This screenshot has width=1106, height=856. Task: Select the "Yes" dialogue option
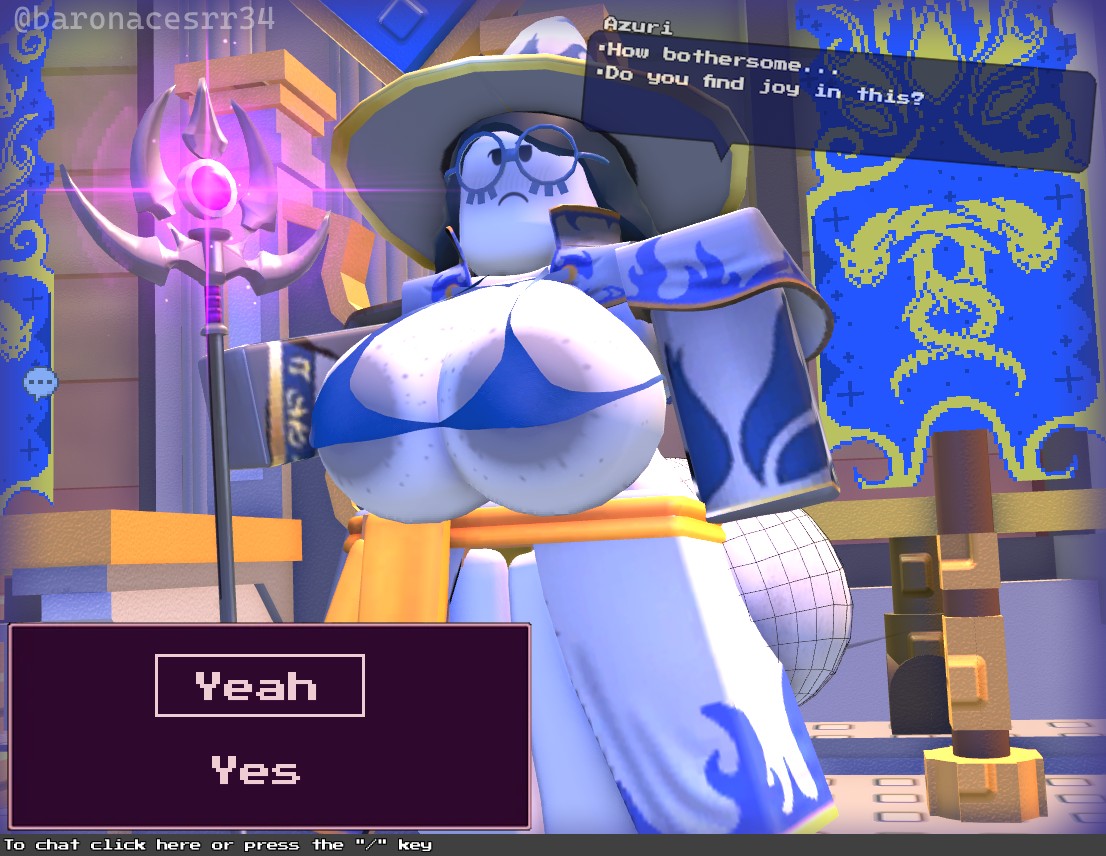[x=256, y=770]
